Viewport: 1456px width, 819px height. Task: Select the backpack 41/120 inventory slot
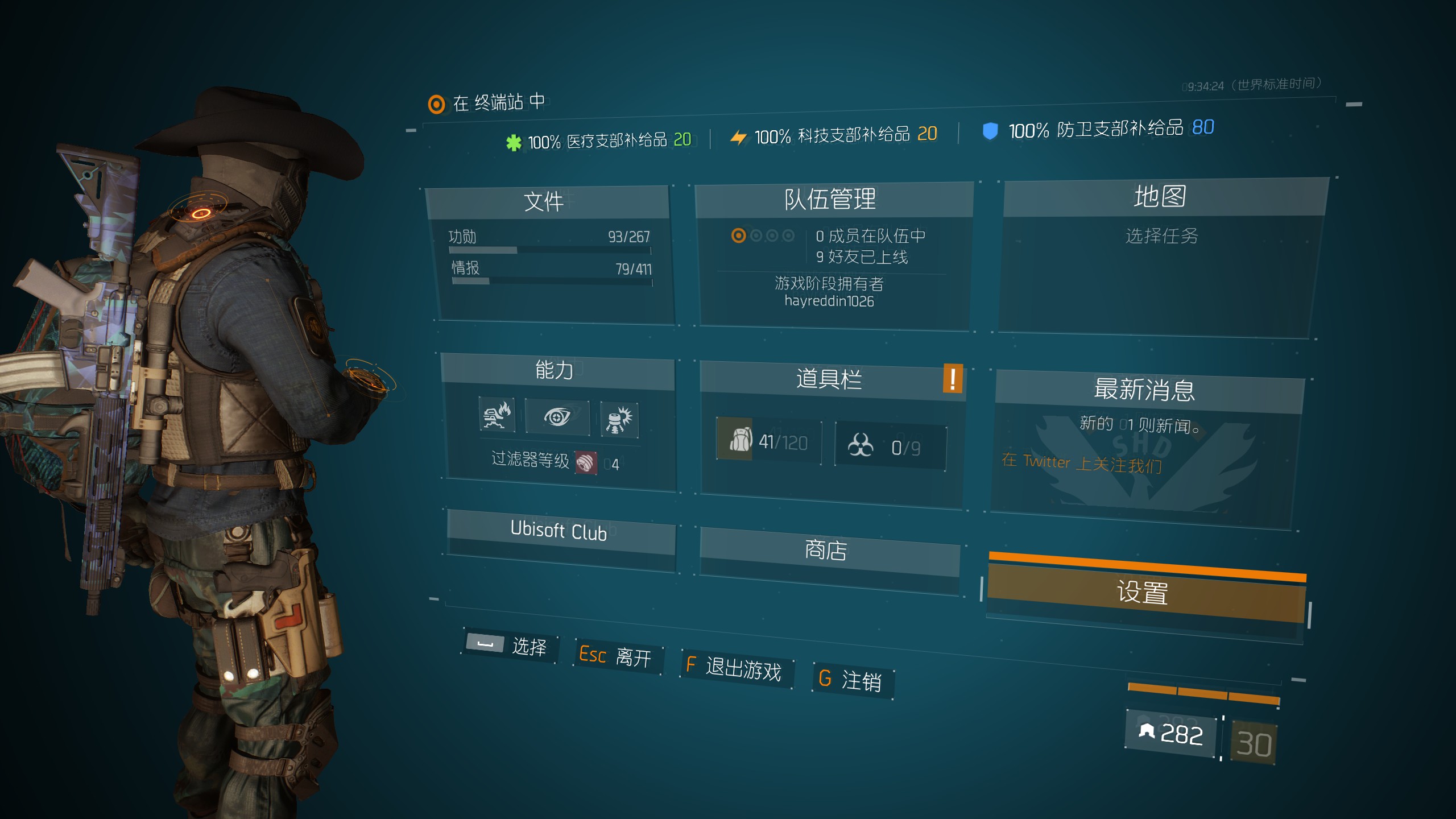[769, 441]
